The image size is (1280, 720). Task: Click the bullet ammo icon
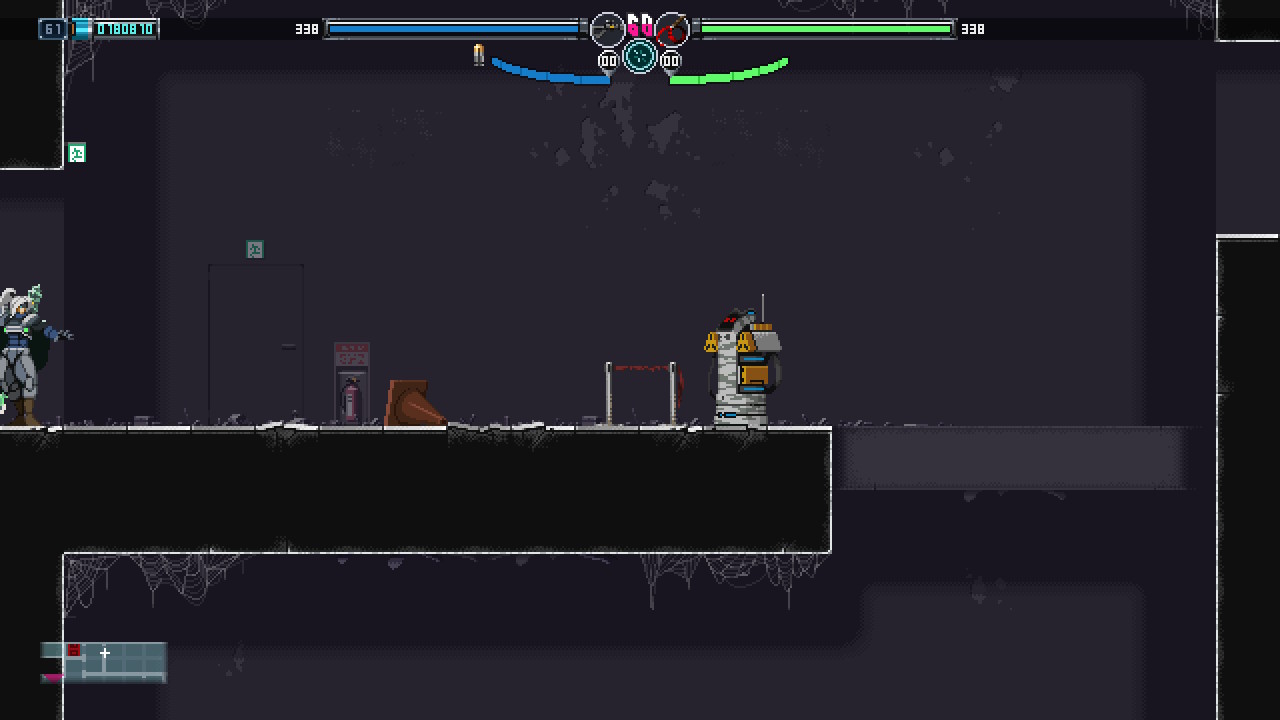pos(478,55)
